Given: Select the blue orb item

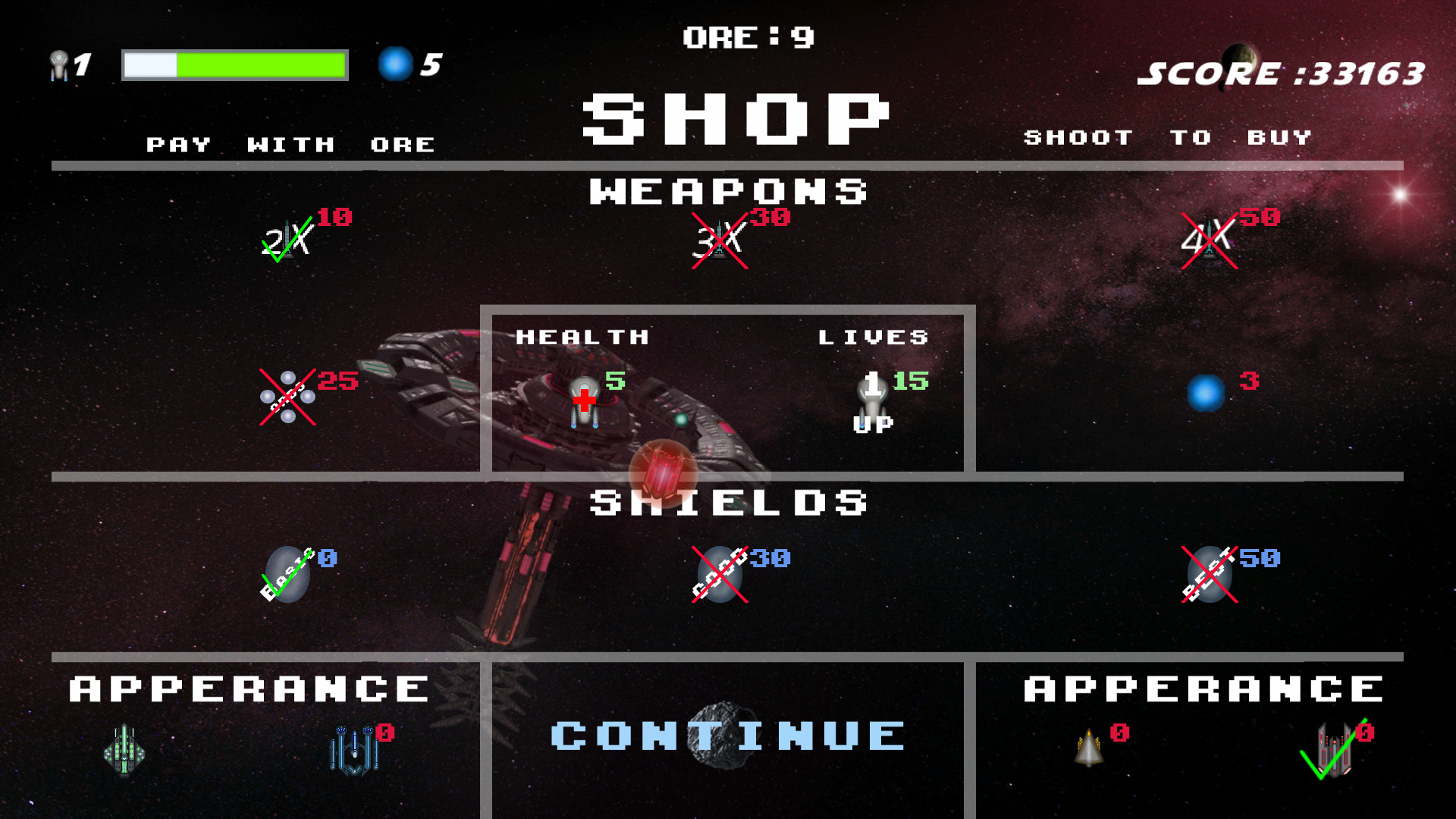Looking at the screenshot, I should click(x=1207, y=393).
